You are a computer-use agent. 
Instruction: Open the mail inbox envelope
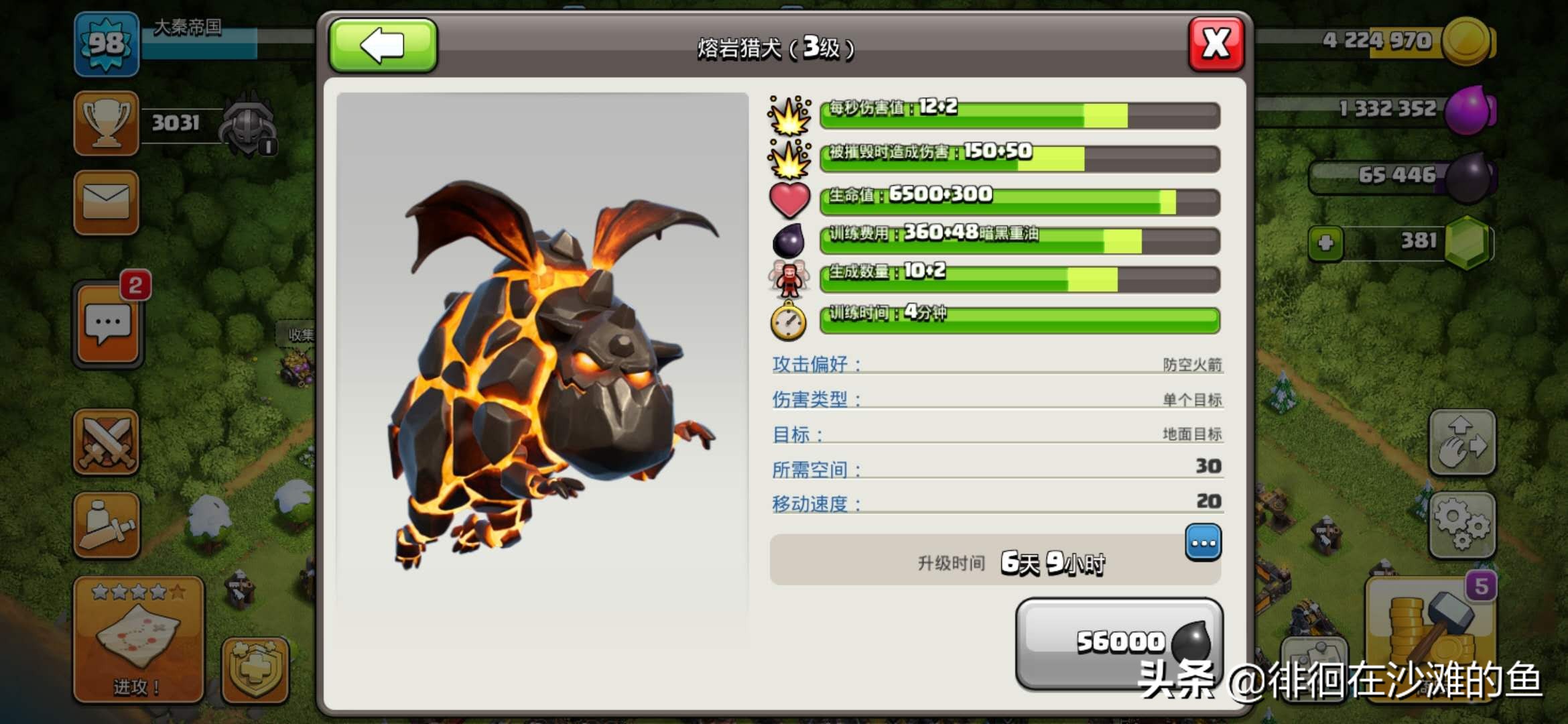click(x=107, y=202)
